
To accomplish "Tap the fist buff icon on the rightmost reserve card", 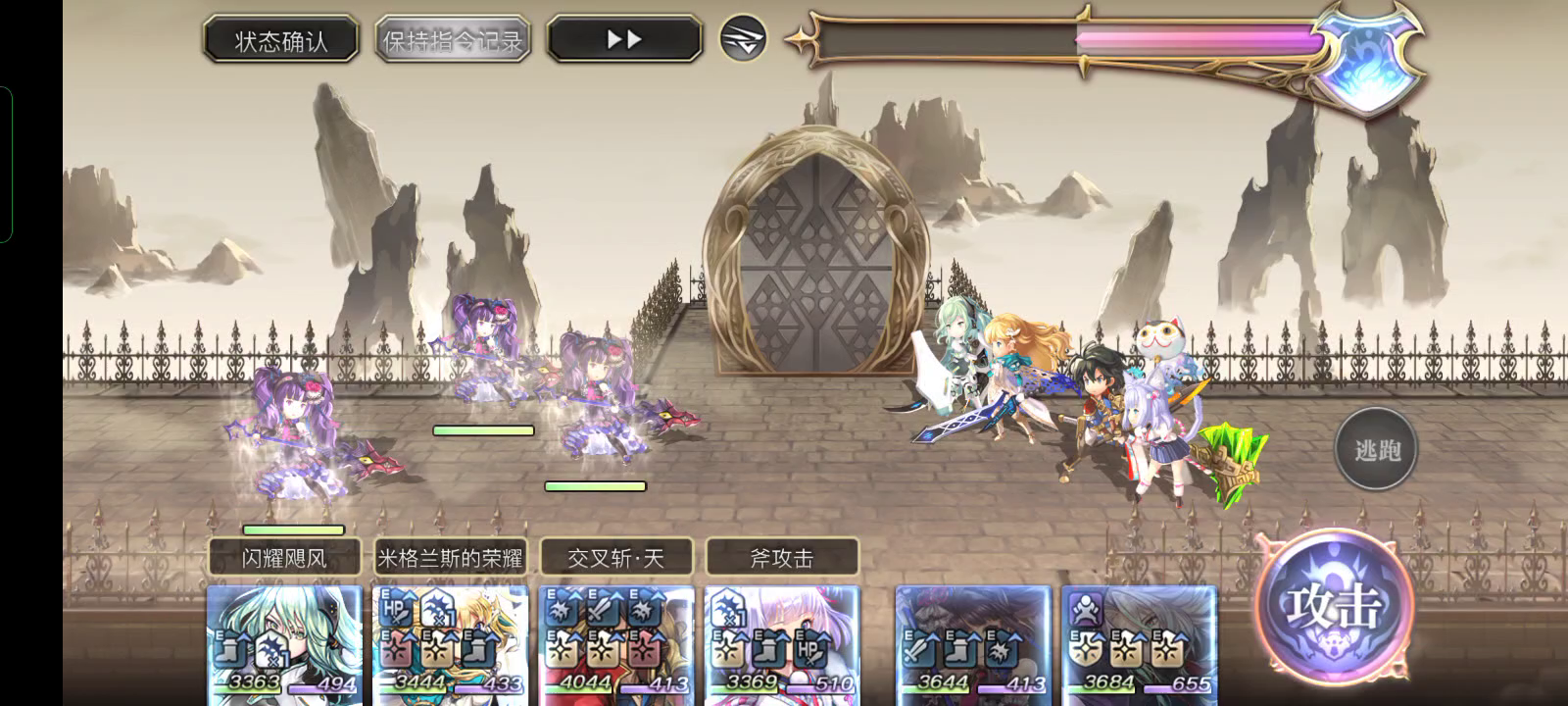I will (x=1086, y=609).
